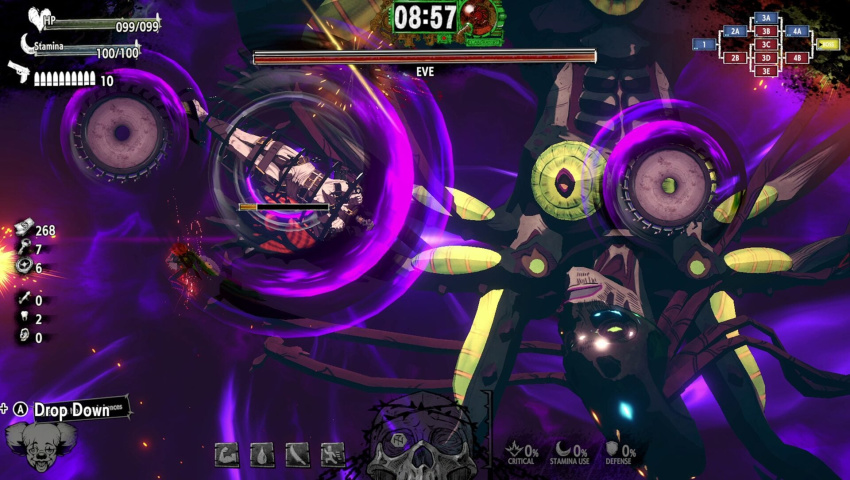The width and height of the screenshot is (850, 480).
Task: Select the running figure skill icon
Action: pyautogui.click(x=332, y=455)
